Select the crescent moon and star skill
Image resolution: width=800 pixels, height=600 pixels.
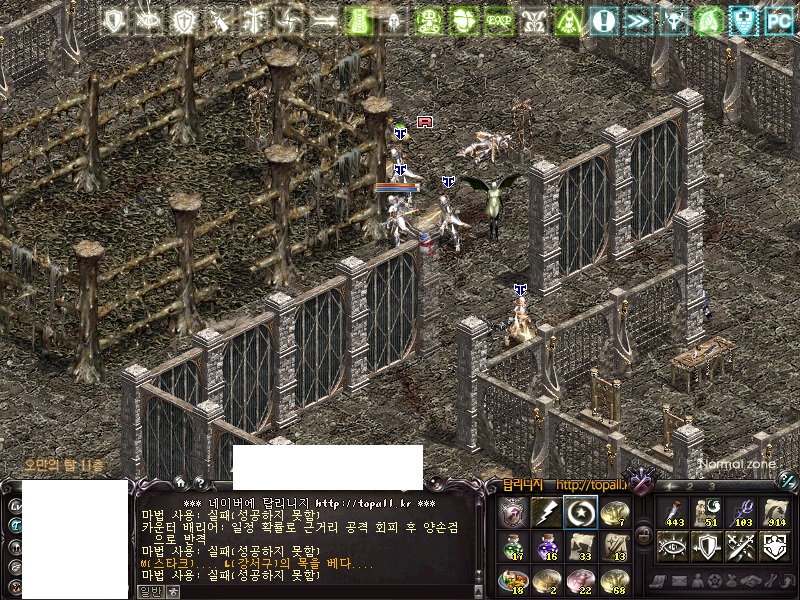[580, 513]
